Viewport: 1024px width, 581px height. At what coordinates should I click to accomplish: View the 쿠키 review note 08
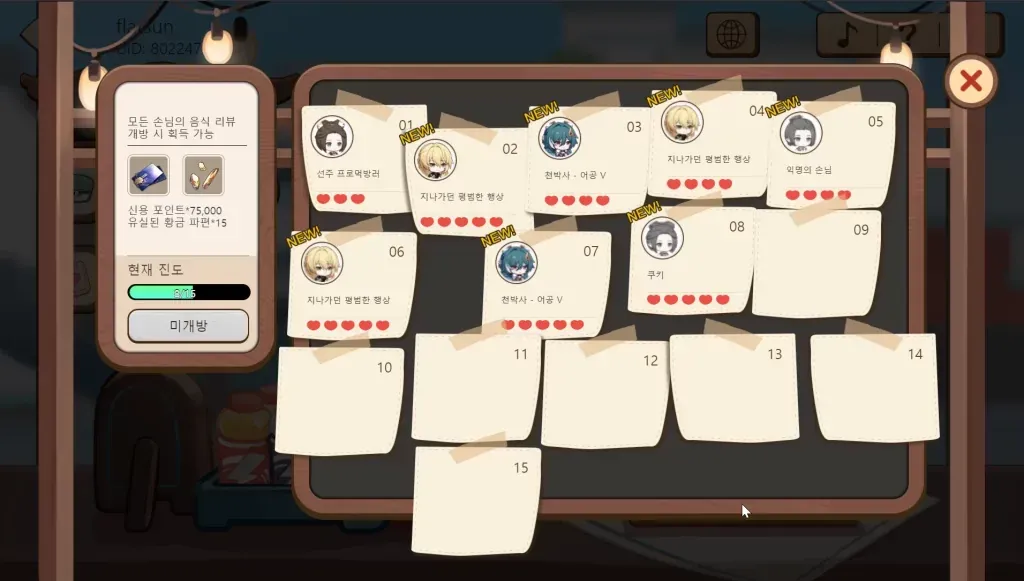coord(690,262)
